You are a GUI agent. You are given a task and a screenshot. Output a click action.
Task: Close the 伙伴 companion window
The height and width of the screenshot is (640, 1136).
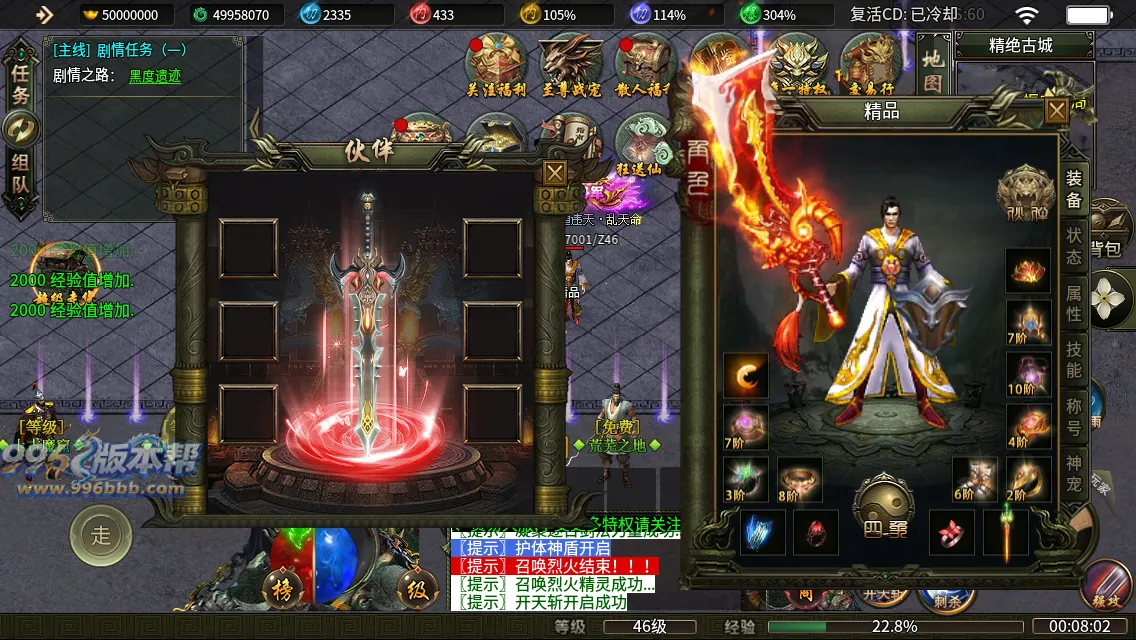(555, 172)
